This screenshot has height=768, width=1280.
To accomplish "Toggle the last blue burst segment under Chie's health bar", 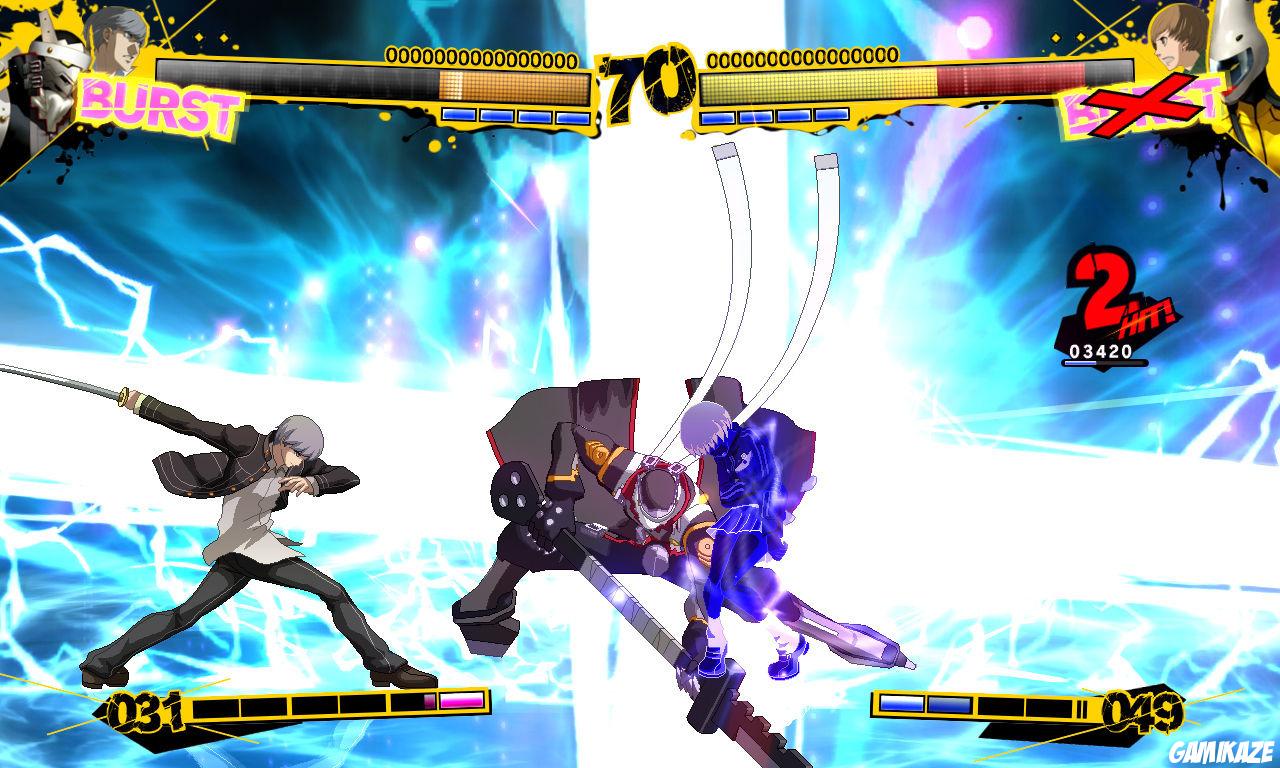I will coord(834,117).
